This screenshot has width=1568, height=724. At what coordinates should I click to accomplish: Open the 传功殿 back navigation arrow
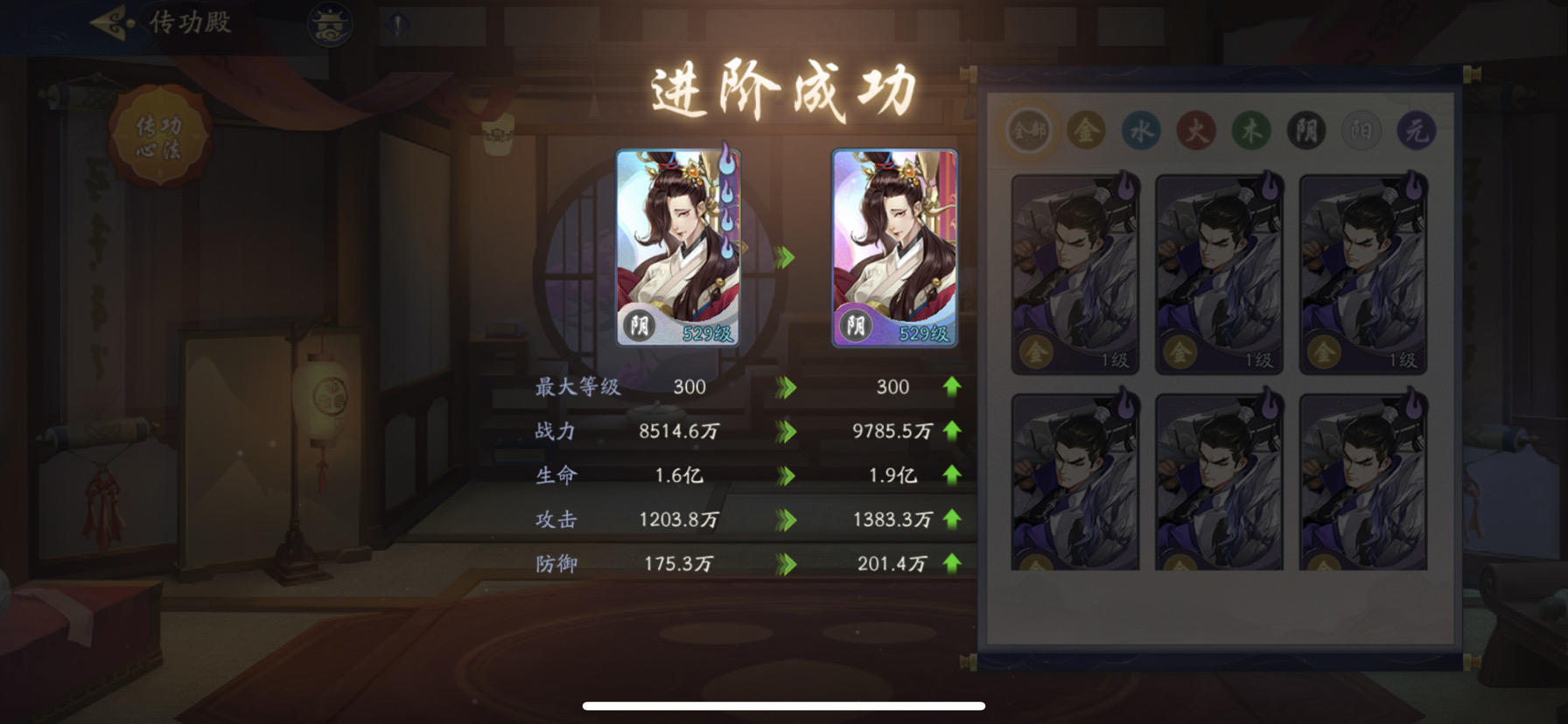(x=108, y=23)
